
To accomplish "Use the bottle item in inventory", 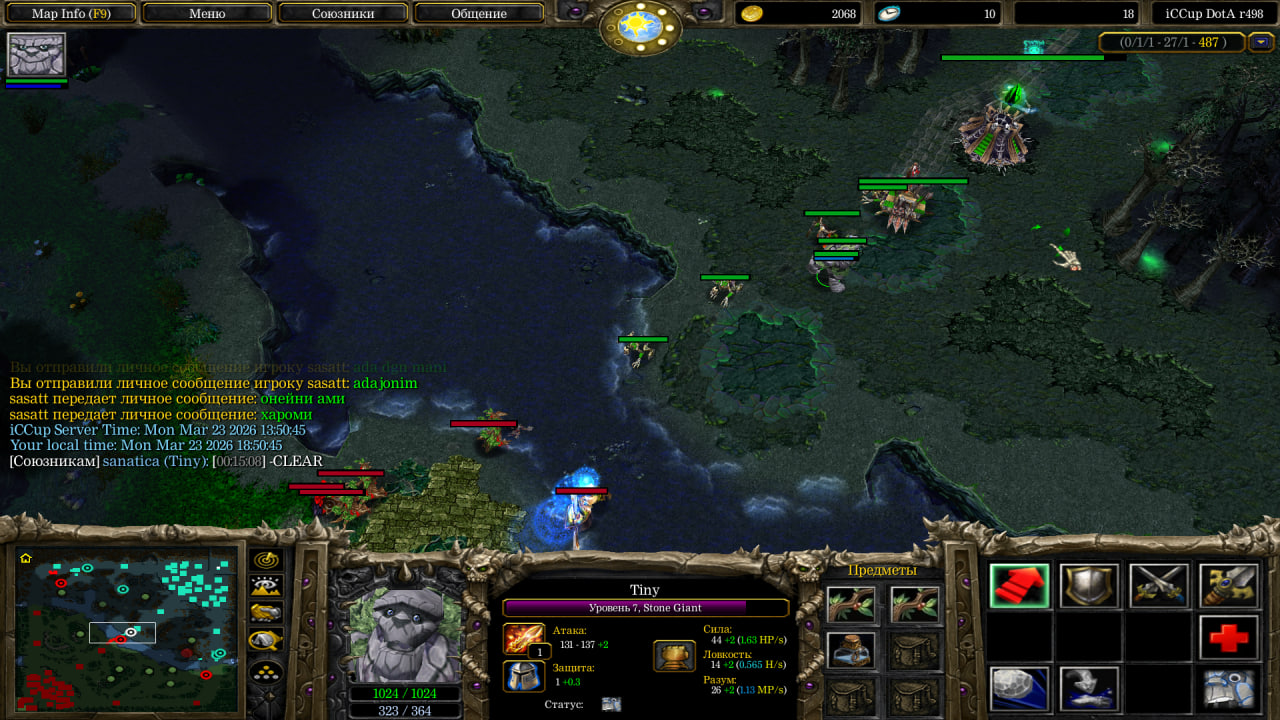I will coord(851,650).
